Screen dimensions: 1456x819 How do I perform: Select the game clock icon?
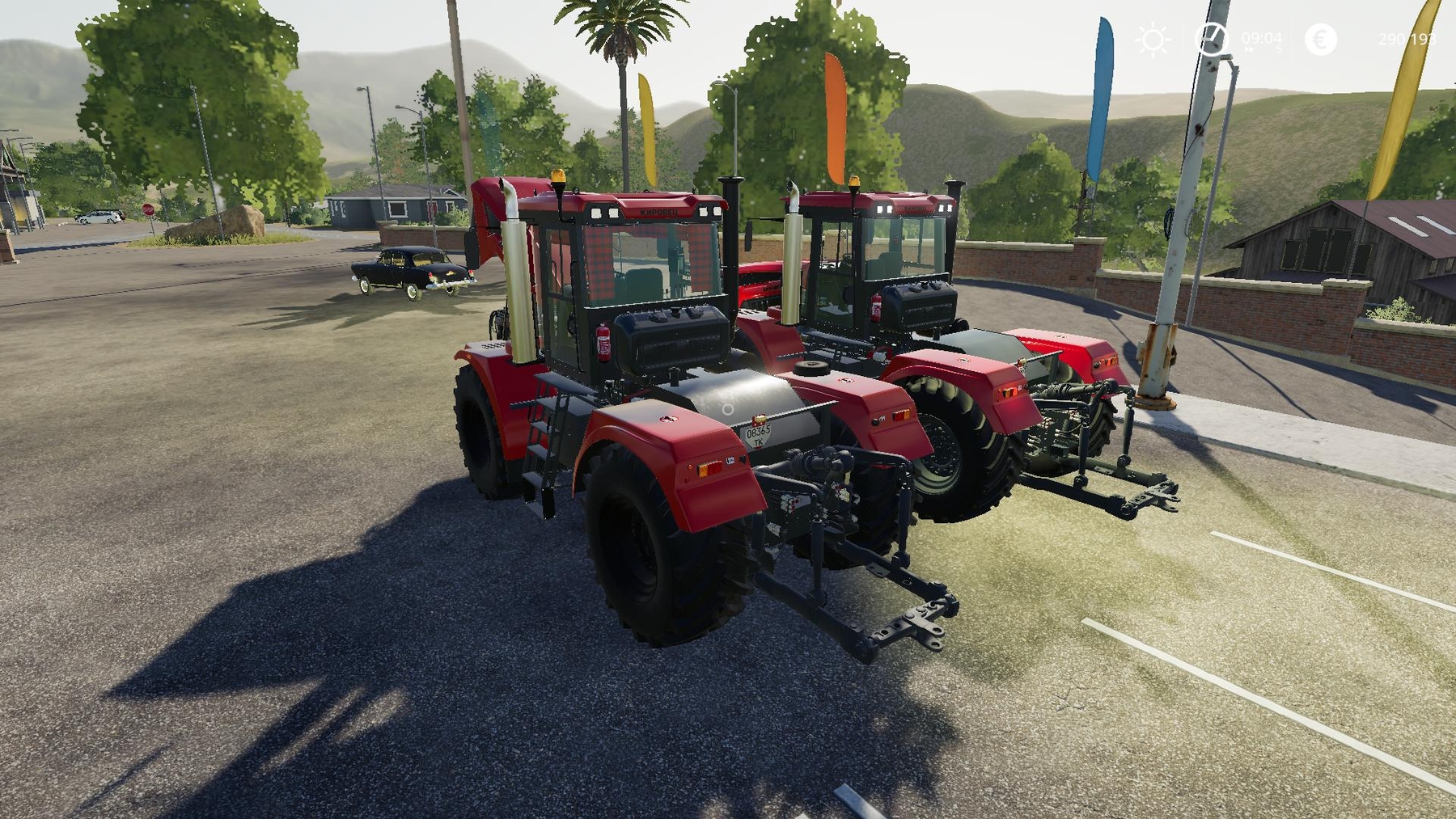[x=1211, y=39]
